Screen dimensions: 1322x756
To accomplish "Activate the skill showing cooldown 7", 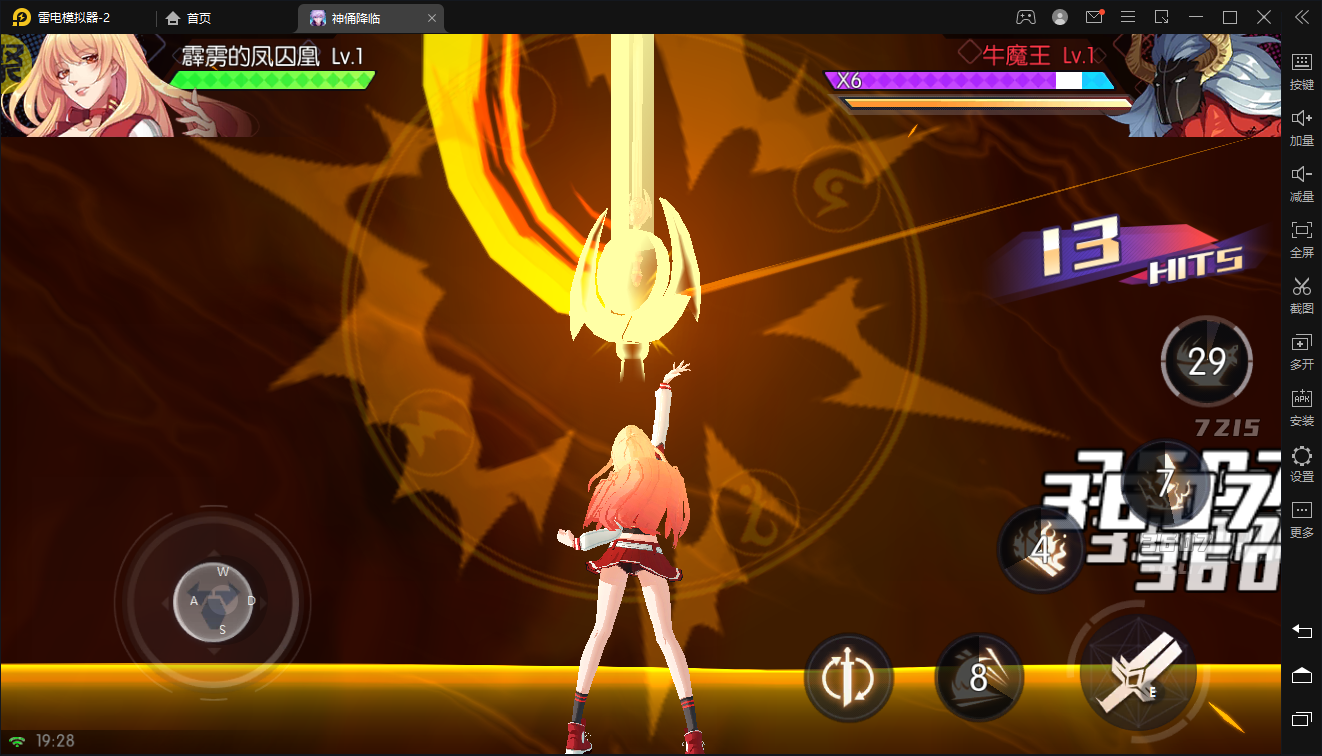I will (x=1165, y=485).
